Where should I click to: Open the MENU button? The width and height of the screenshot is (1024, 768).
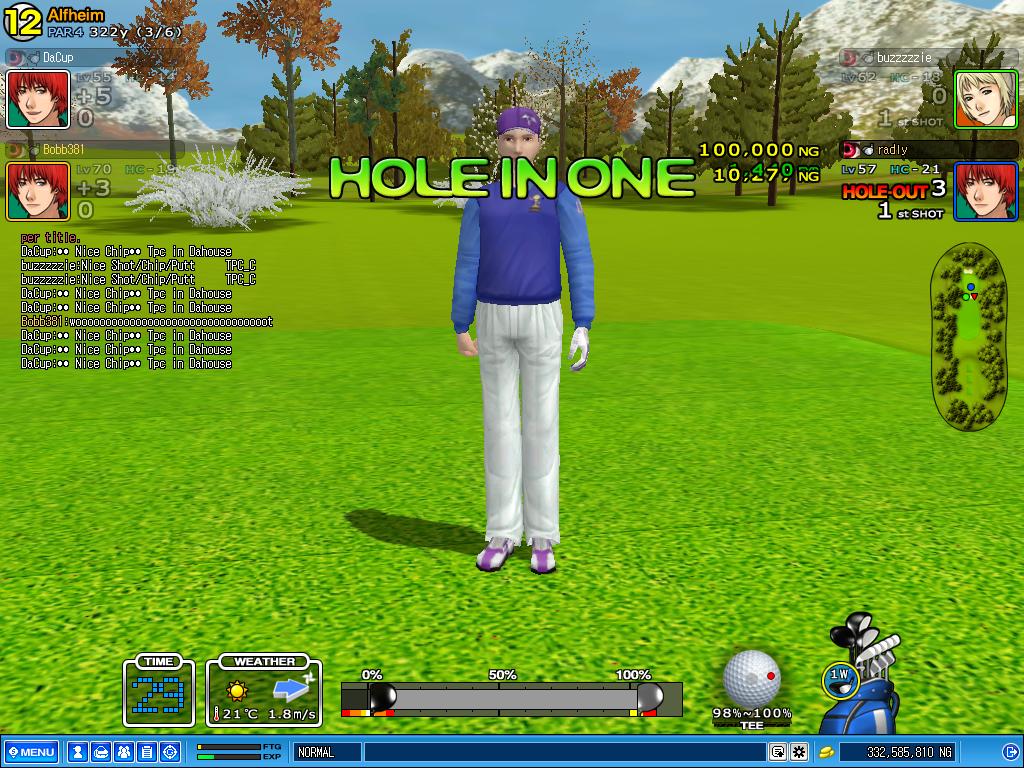[x=31, y=752]
